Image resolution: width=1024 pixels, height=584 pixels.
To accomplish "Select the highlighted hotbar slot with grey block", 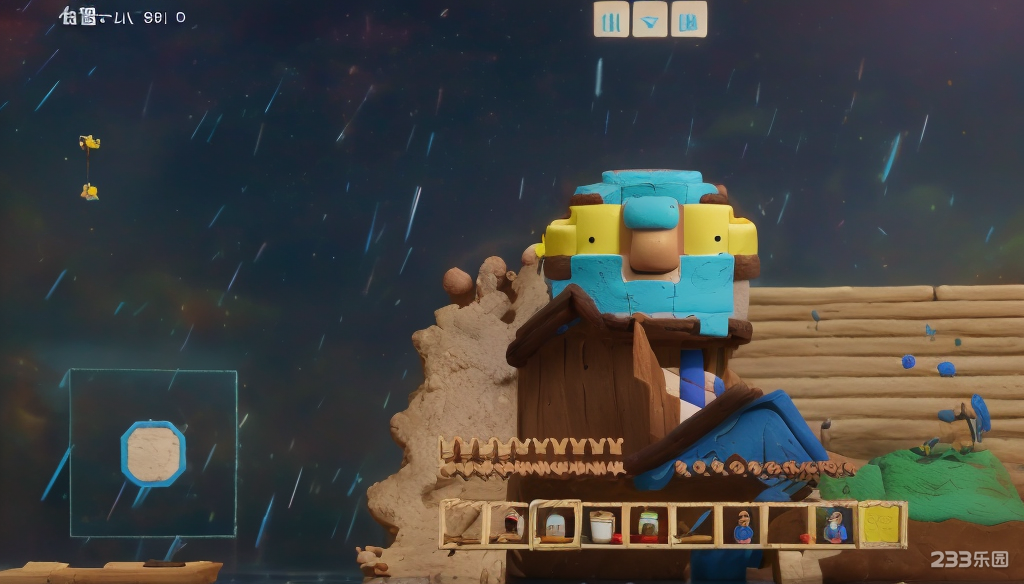I will tap(555, 525).
